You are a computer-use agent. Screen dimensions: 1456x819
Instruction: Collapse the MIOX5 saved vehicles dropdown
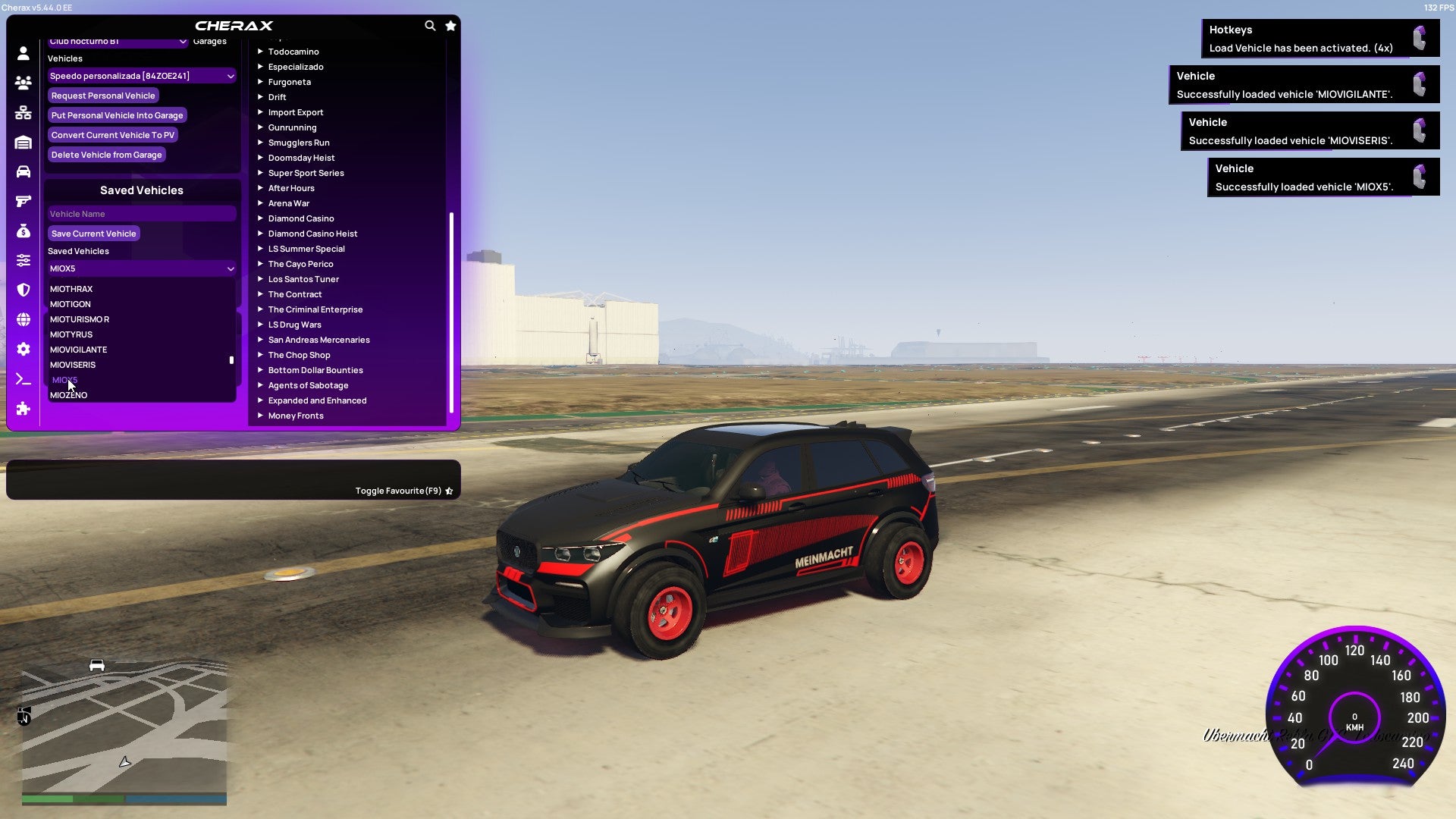(x=141, y=268)
